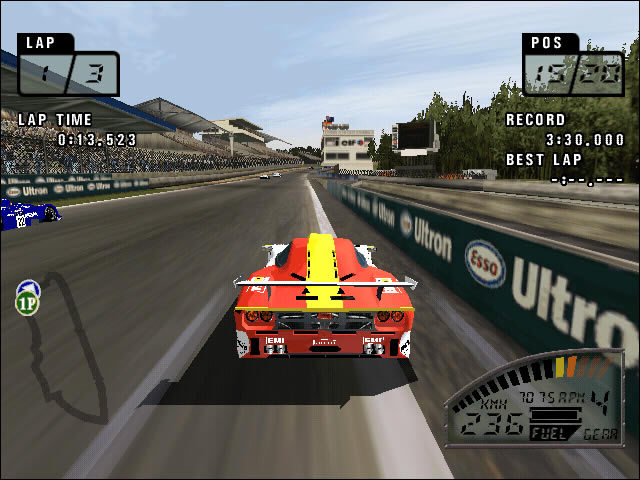Select the 1P player marker on the minimap

pyautogui.click(x=26, y=298)
